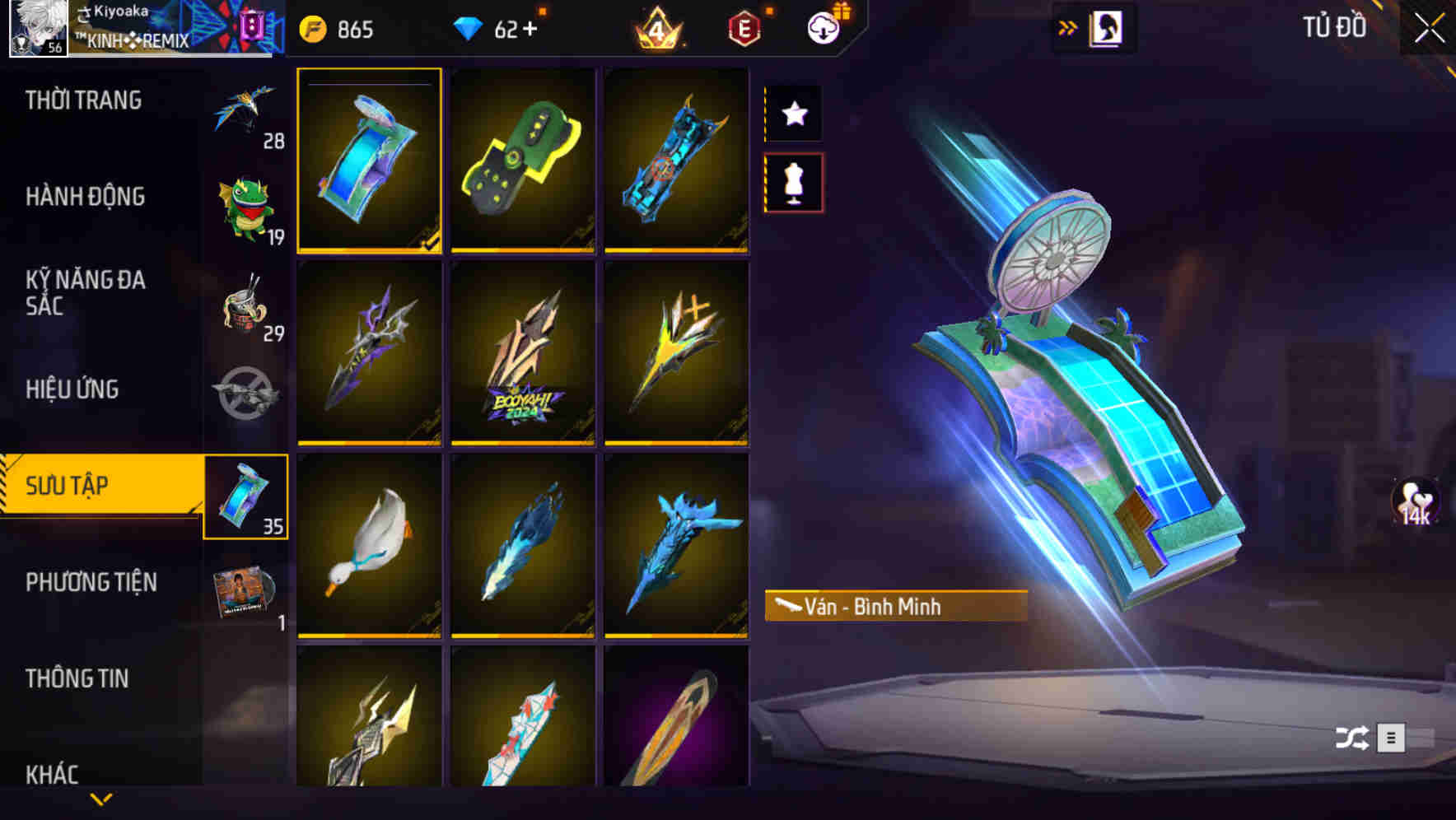Open the PHƯƠNG TIỆN menu section
Image resolution: width=1456 pixels, height=820 pixels.
click(x=92, y=581)
